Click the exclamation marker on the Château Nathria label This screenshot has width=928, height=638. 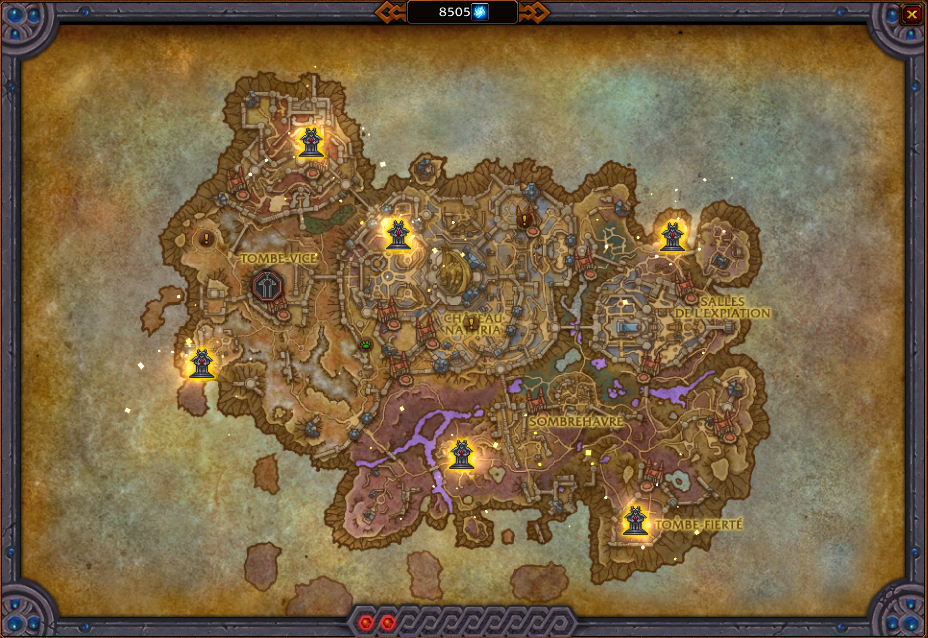point(472,324)
